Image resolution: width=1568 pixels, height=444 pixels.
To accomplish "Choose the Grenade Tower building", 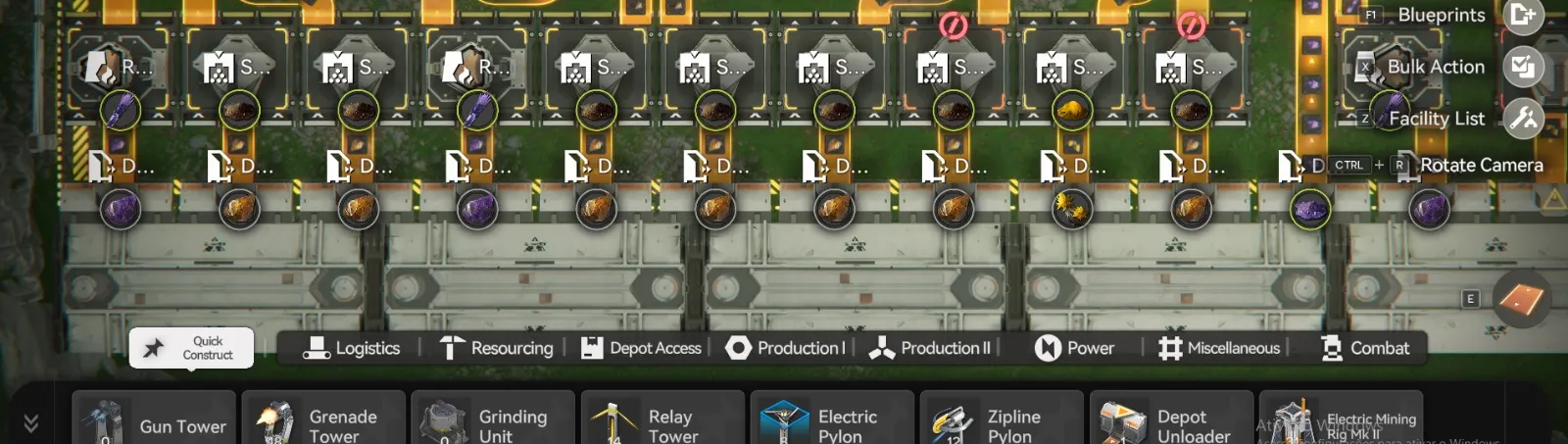I will coord(323,421).
